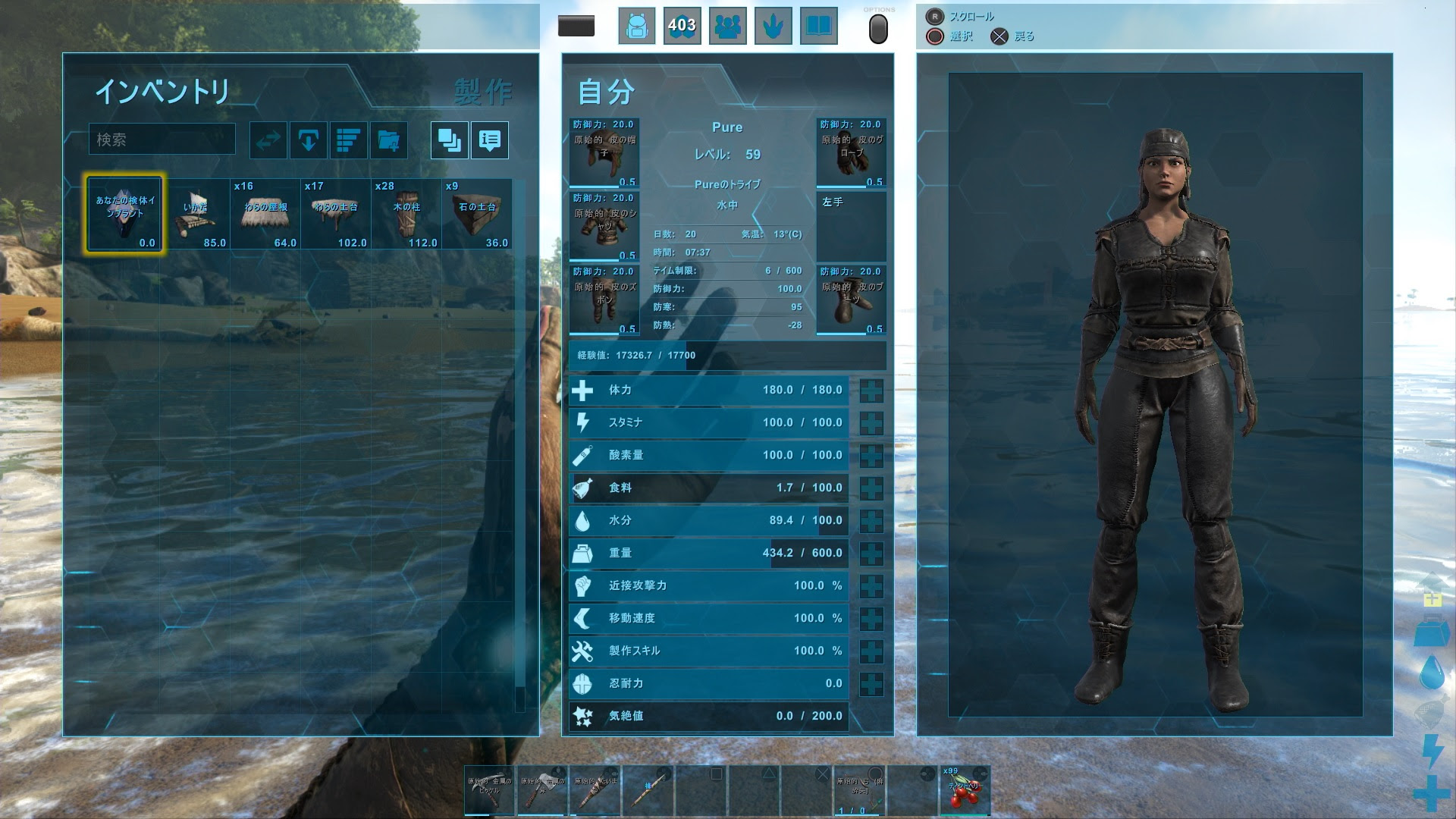Open the tamed creatures dino footprint tab
The height and width of the screenshot is (819, 1456).
pyautogui.click(x=773, y=25)
